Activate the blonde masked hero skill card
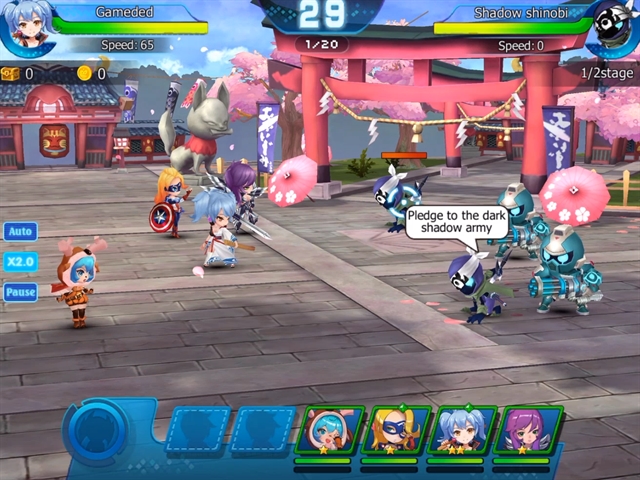 pos(396,432)
